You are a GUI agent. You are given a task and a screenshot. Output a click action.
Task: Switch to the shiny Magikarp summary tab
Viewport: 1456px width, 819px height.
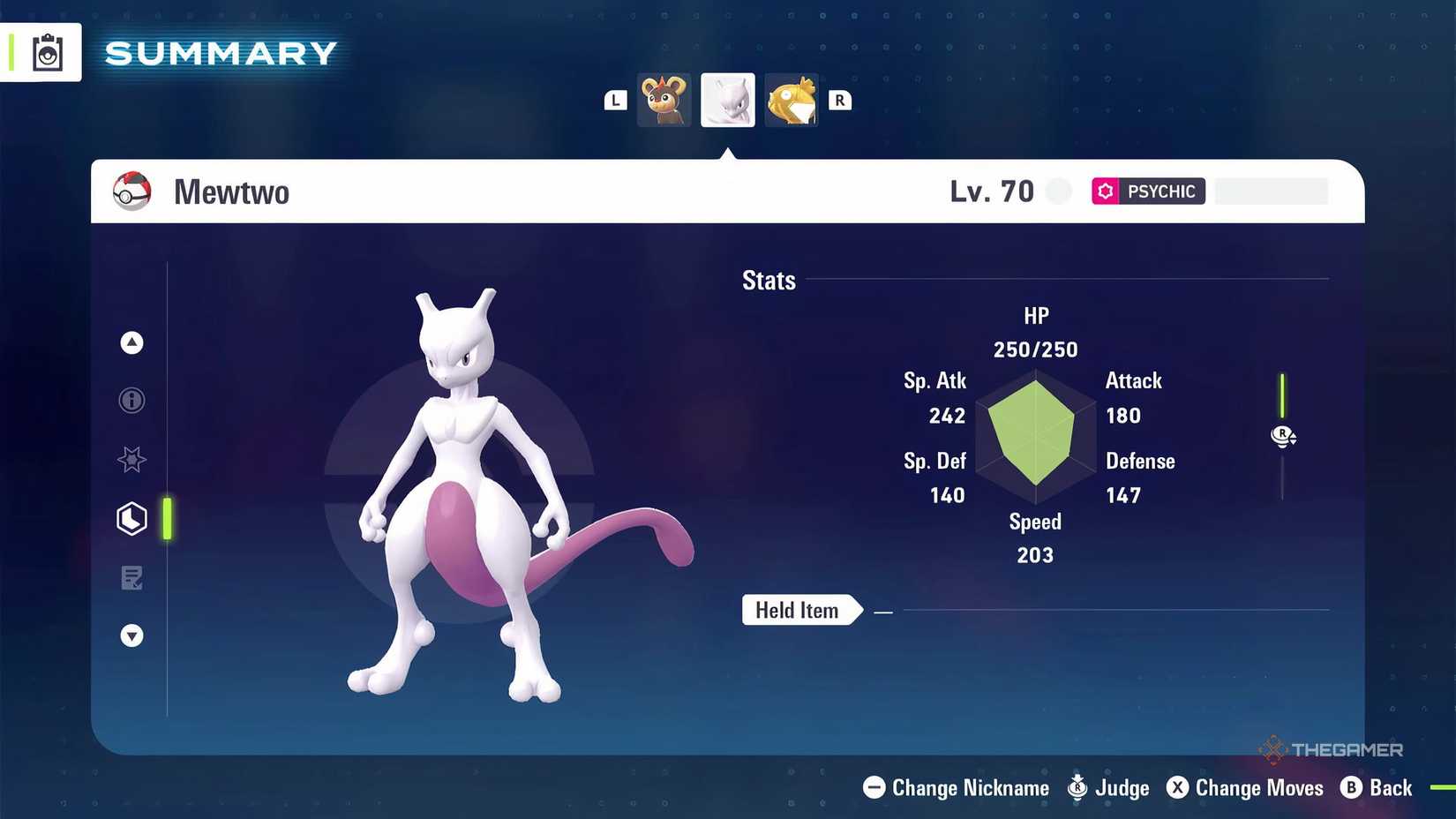791,100
